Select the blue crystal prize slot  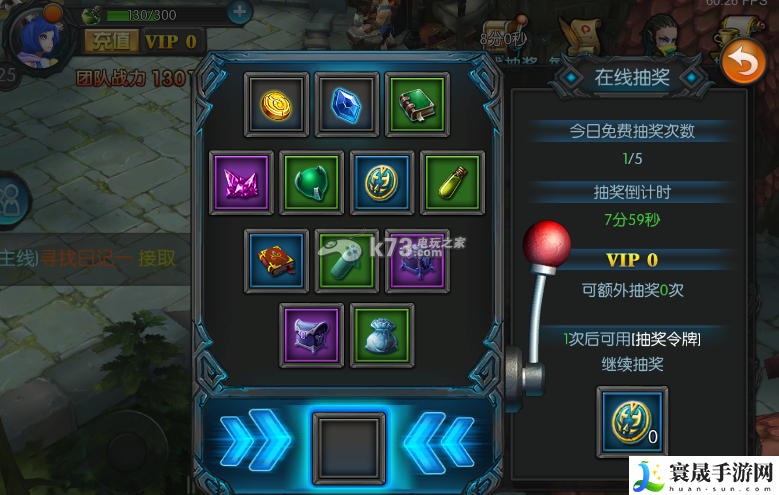pos(346,104)
